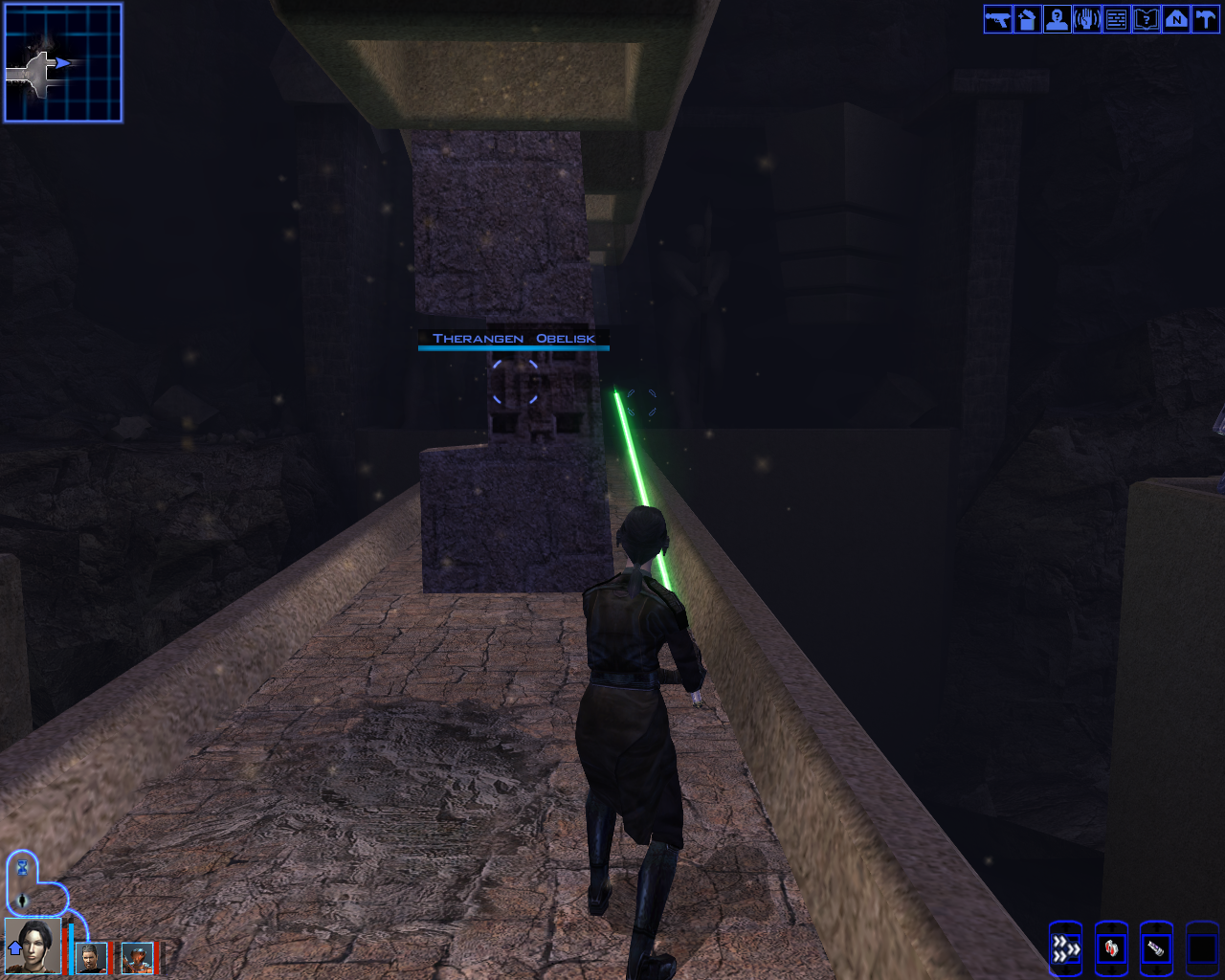The height and width of the screenshot is (980, 1225).
Task: Activate the chevron attack quick slot
Action: pyautogui.click(x=1065, y=948)
